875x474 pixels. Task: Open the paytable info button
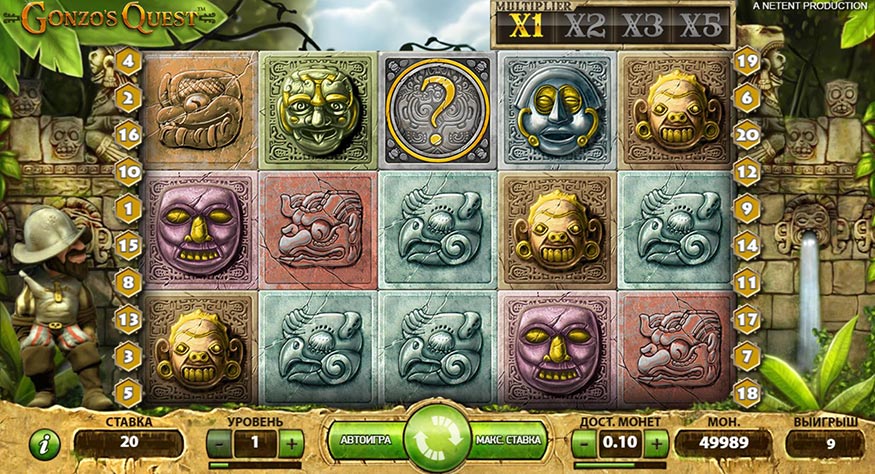click(46, 442)
